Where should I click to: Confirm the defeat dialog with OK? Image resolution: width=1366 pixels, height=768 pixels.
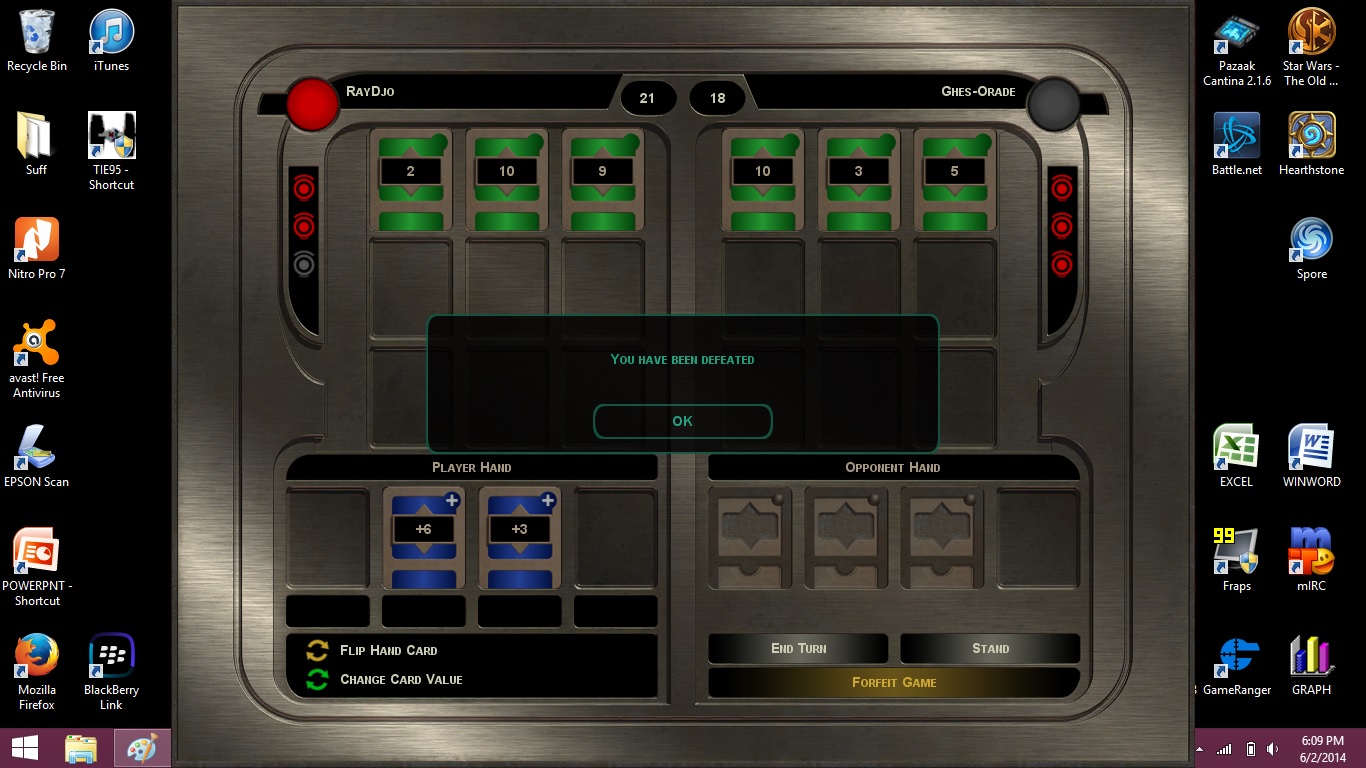pyautogui.click(x=682, y=421)
